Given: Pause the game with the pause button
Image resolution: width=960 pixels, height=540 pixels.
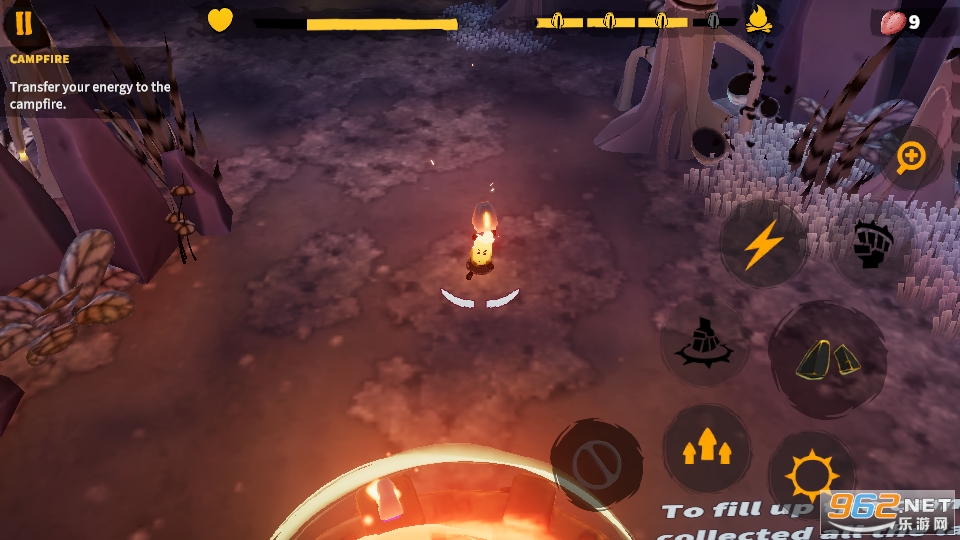Looking at the screenshot, I should (23, 24).
